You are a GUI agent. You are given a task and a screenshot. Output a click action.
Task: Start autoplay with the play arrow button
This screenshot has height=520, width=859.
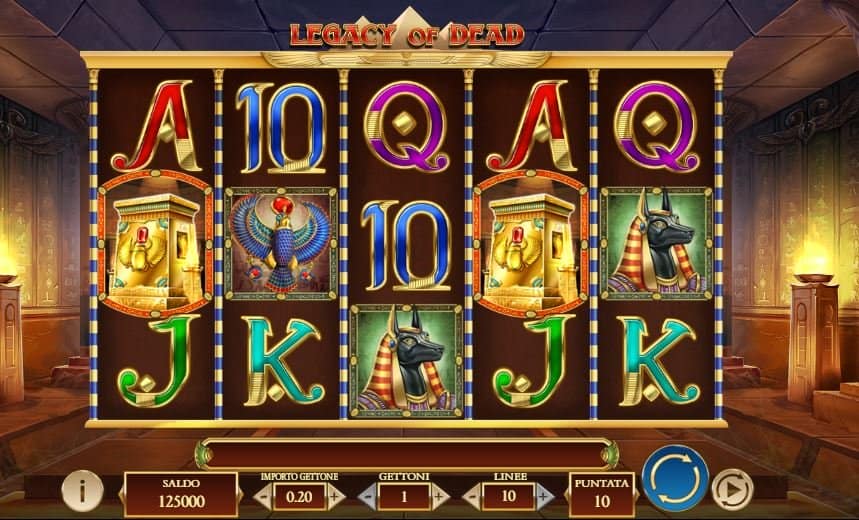pyautogui.click(x=731, y=489)
